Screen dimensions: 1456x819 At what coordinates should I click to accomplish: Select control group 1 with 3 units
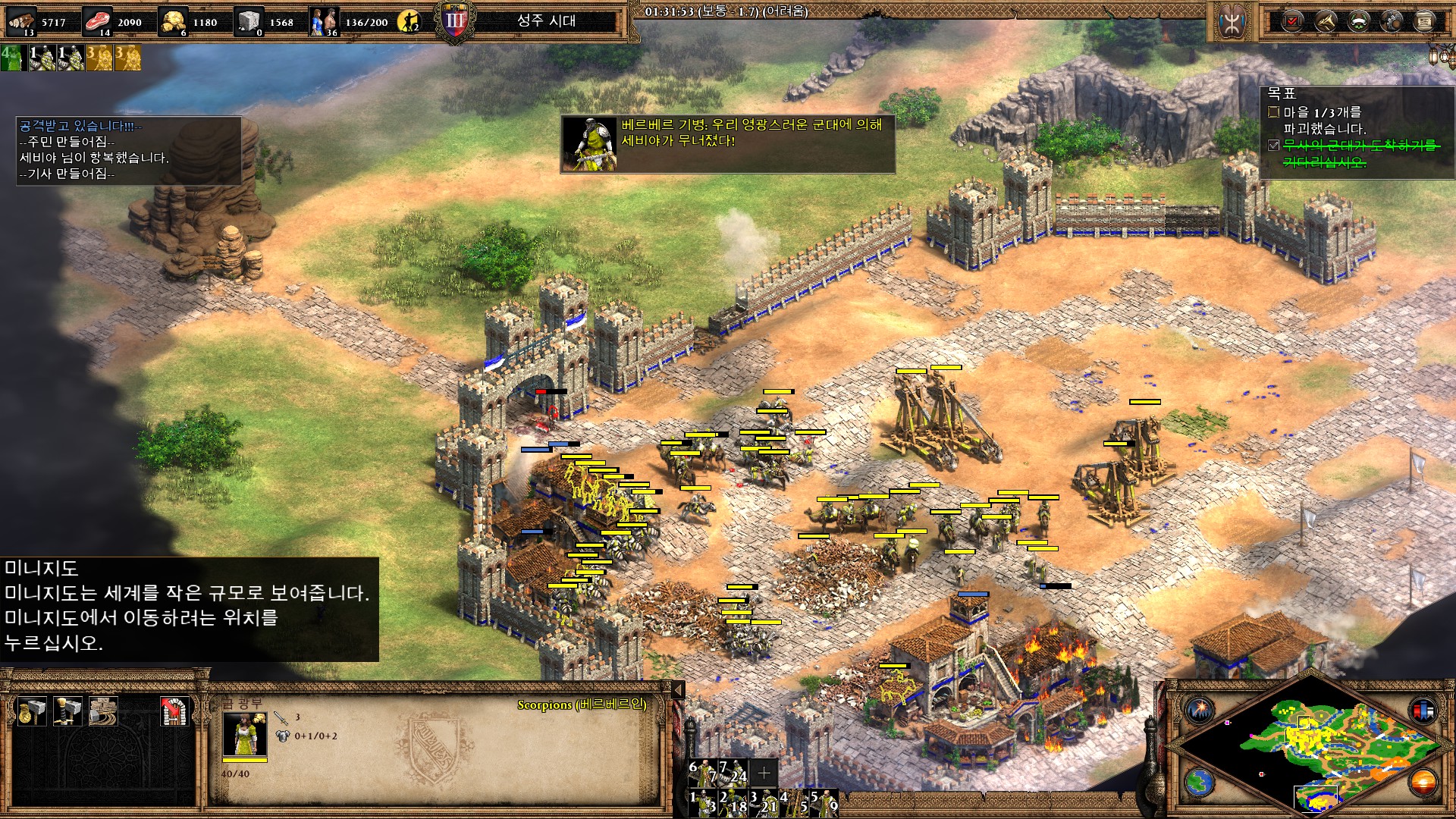tap(703, 802)
